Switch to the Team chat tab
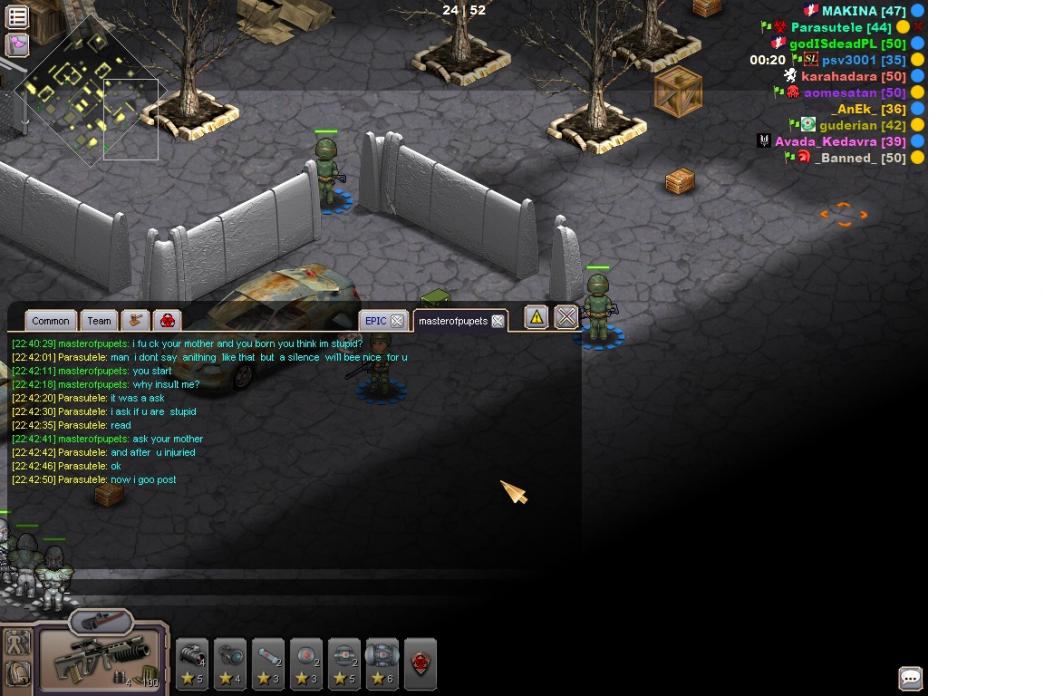1044x696 pixels. (x=99, y=321)
